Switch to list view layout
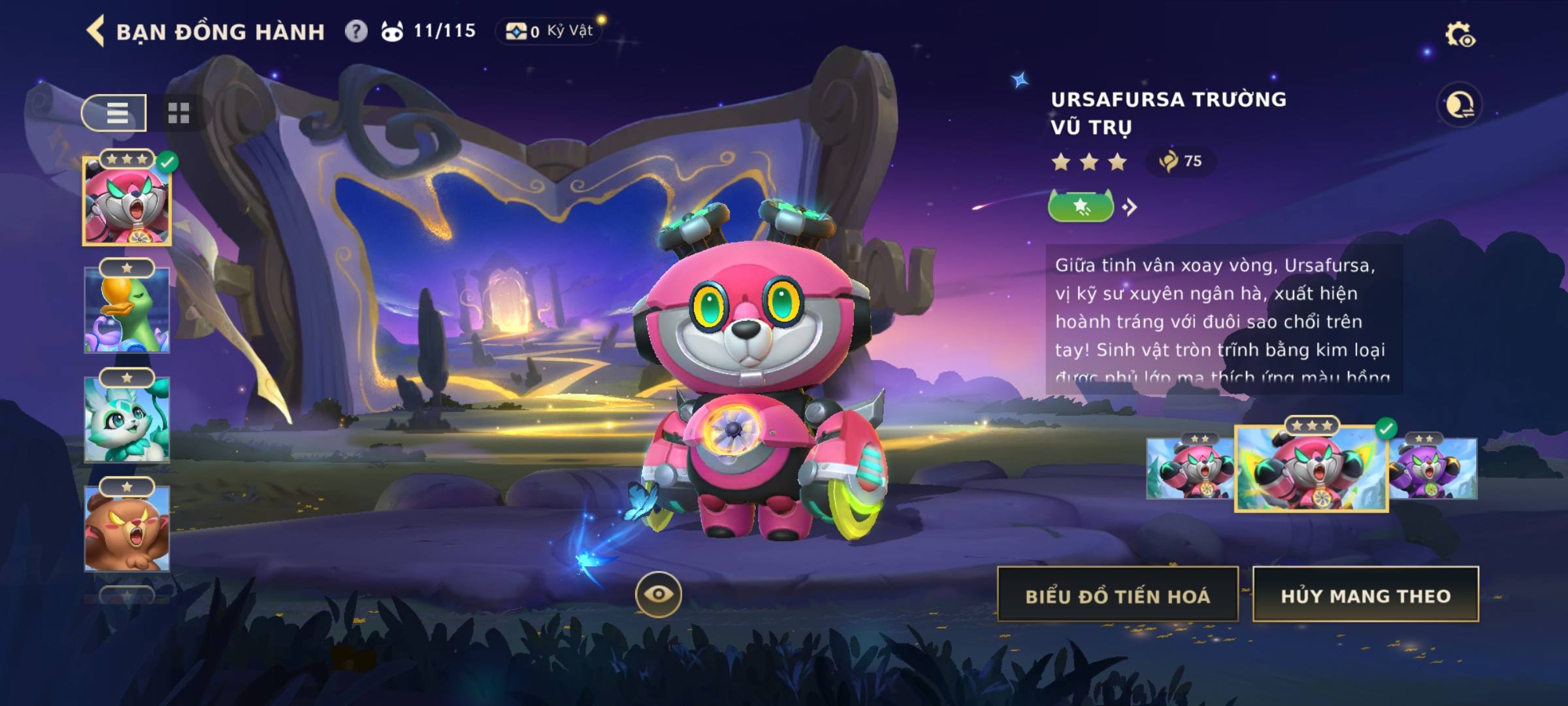 point(115,113)
